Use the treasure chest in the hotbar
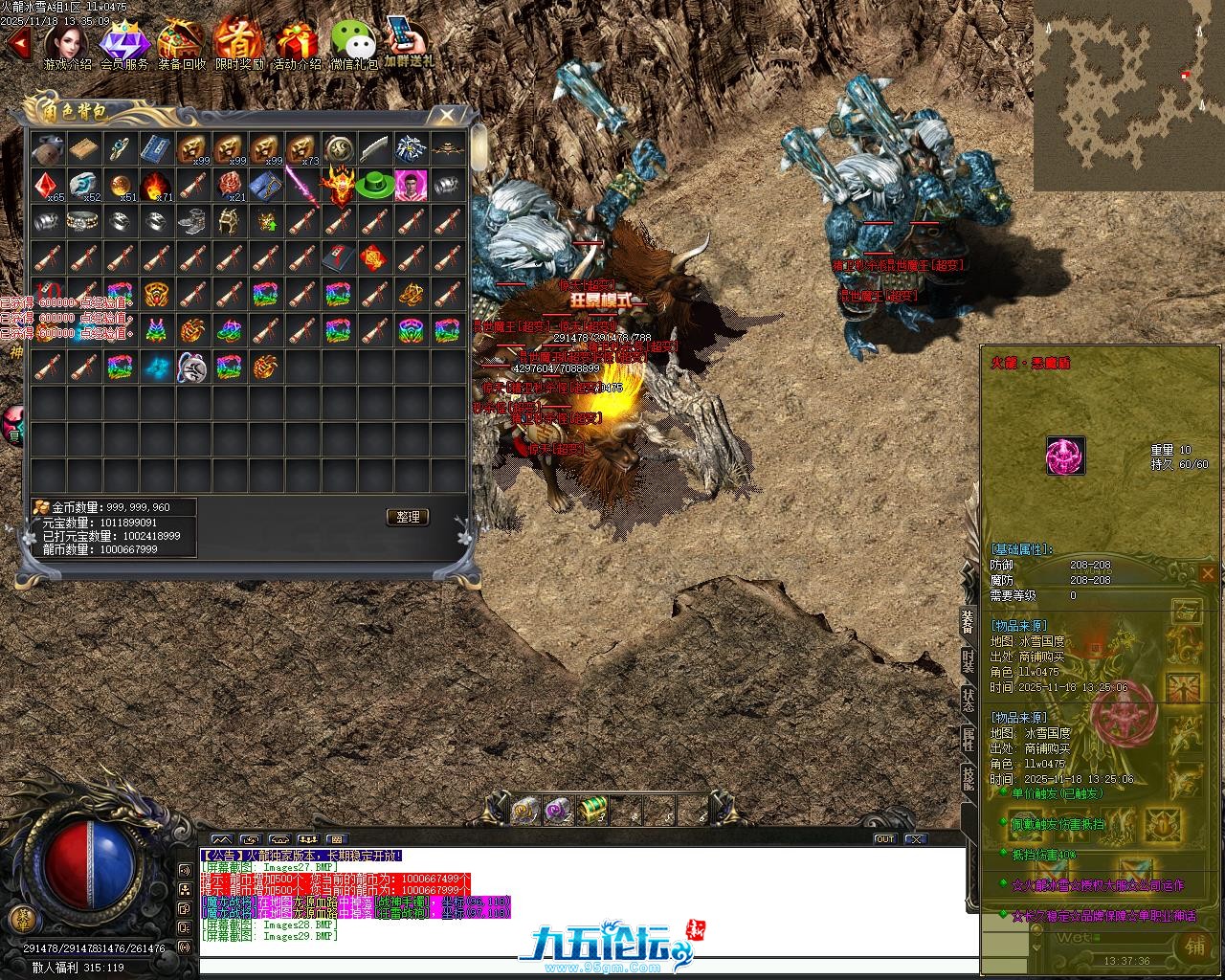 click(594, 811)
